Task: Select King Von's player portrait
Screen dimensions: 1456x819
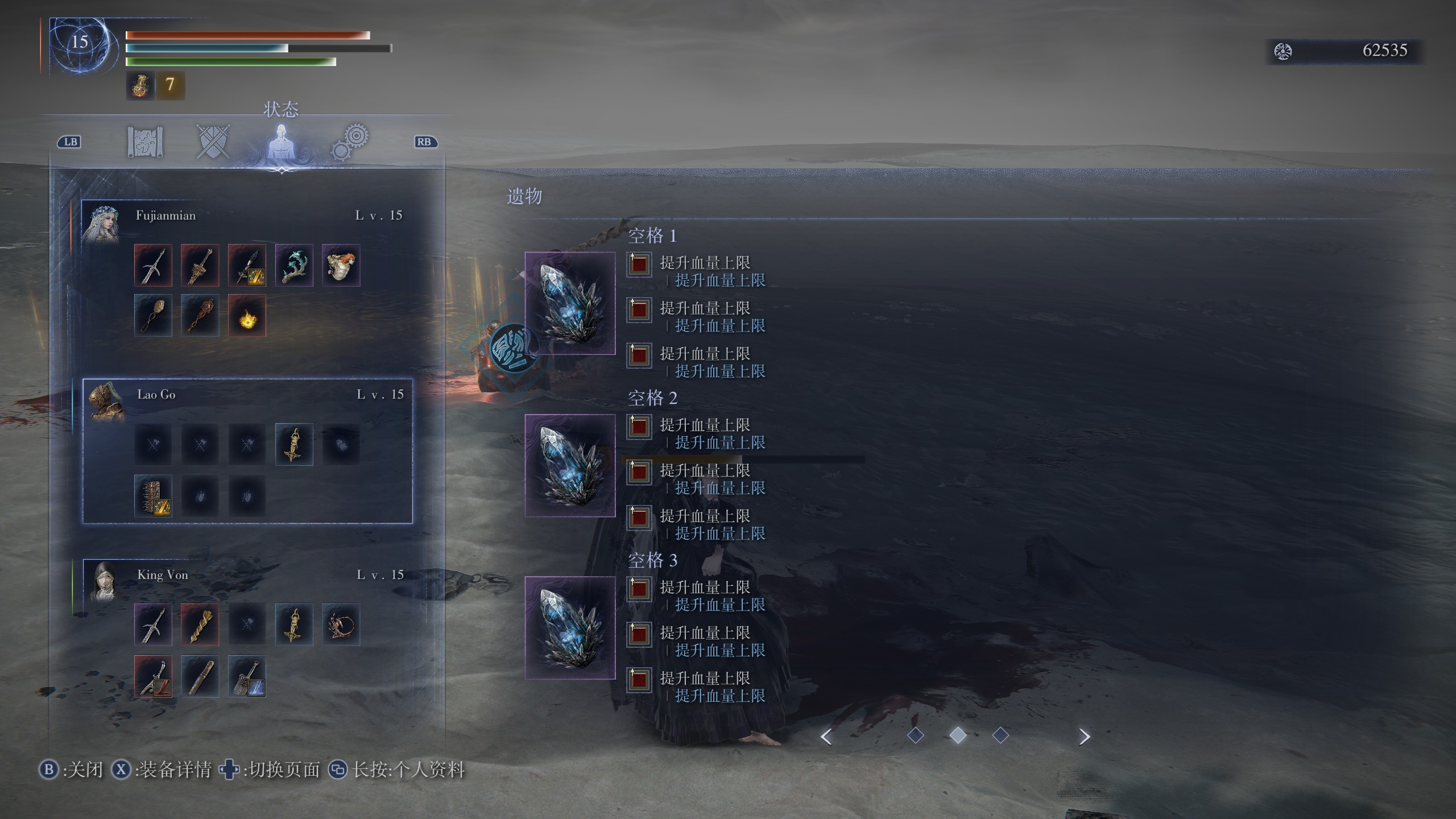Action: (x=103, y=581)
